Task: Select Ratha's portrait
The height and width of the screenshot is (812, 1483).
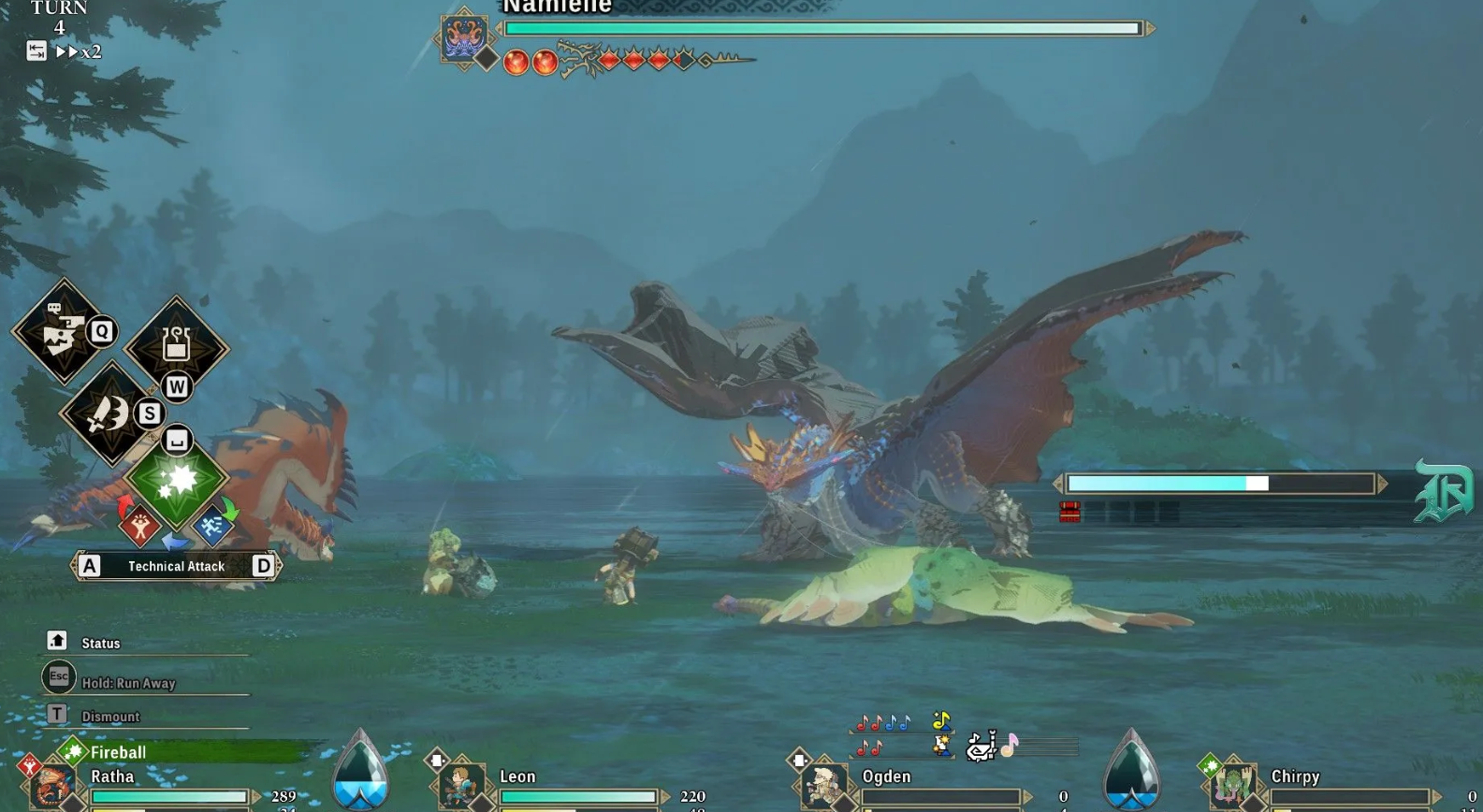Action: [51, 786]
